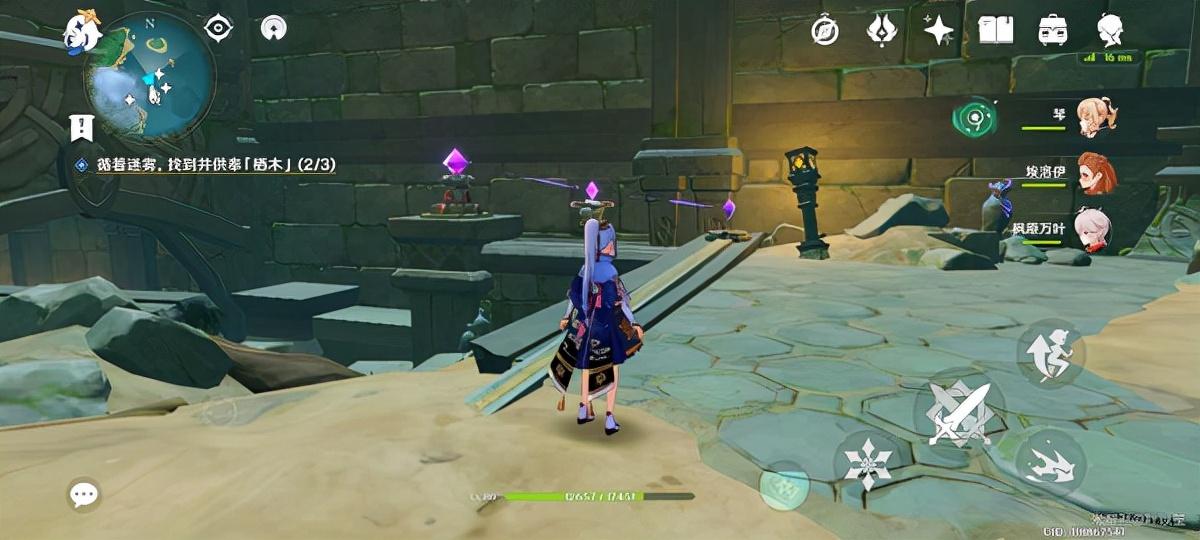Open the character screen head icon

1110,30
